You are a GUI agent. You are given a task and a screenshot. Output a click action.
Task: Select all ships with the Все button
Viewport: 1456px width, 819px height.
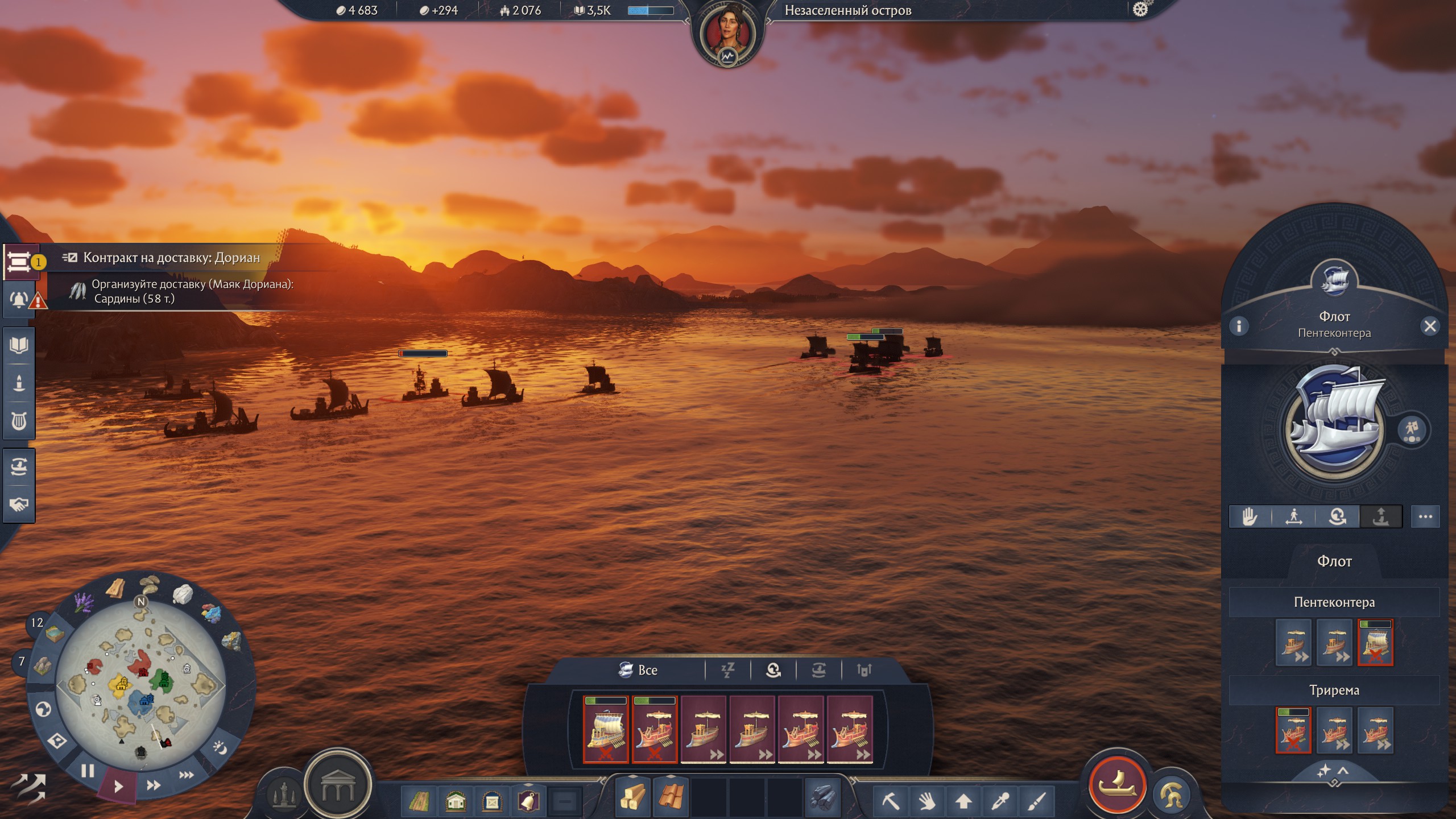point(639,670)
